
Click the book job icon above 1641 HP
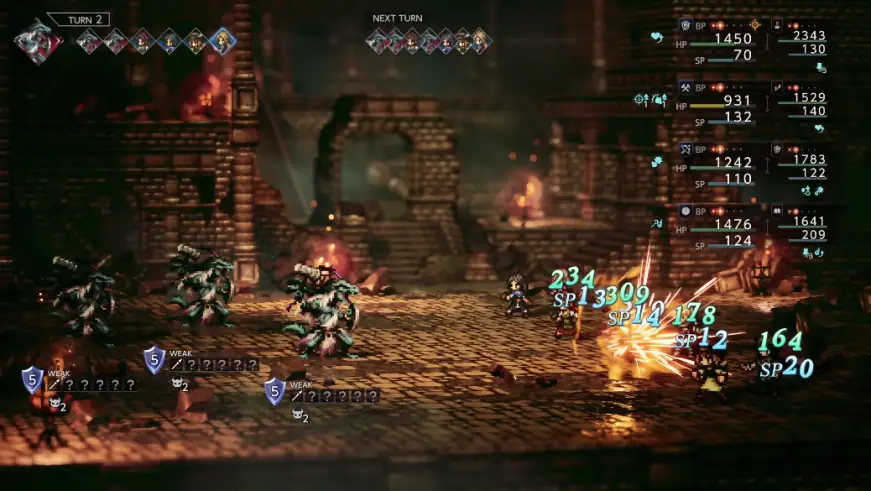point(777,210)
